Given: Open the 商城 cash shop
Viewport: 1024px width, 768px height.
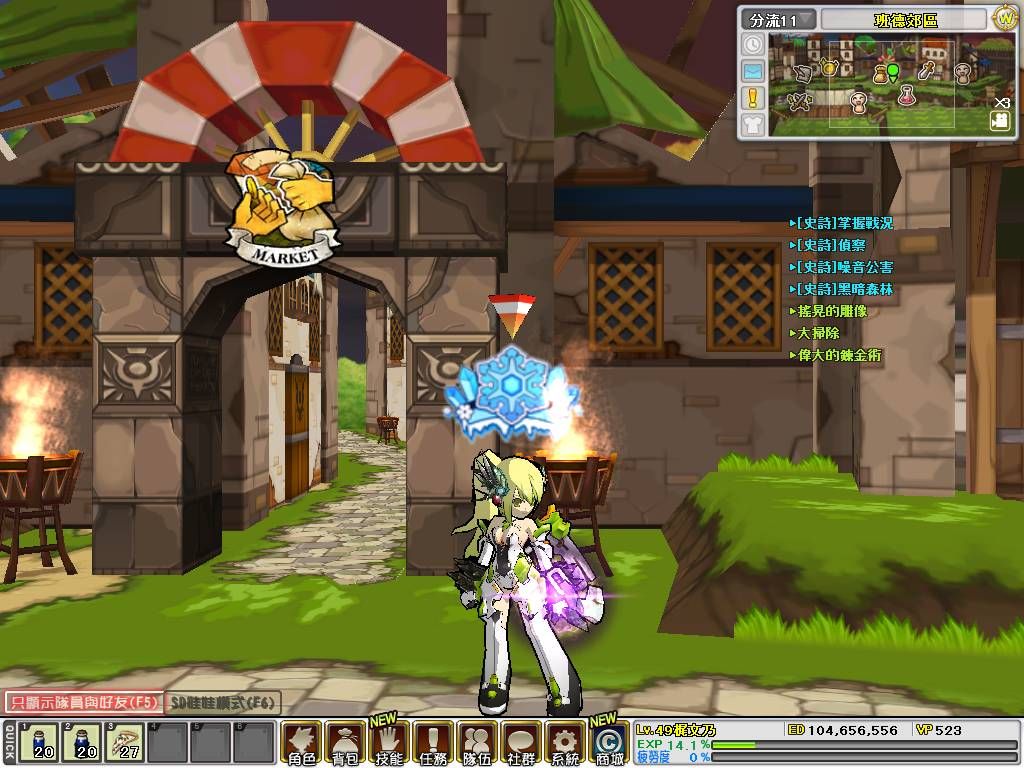Looking at the screenshot, I should tap(608, 743).
